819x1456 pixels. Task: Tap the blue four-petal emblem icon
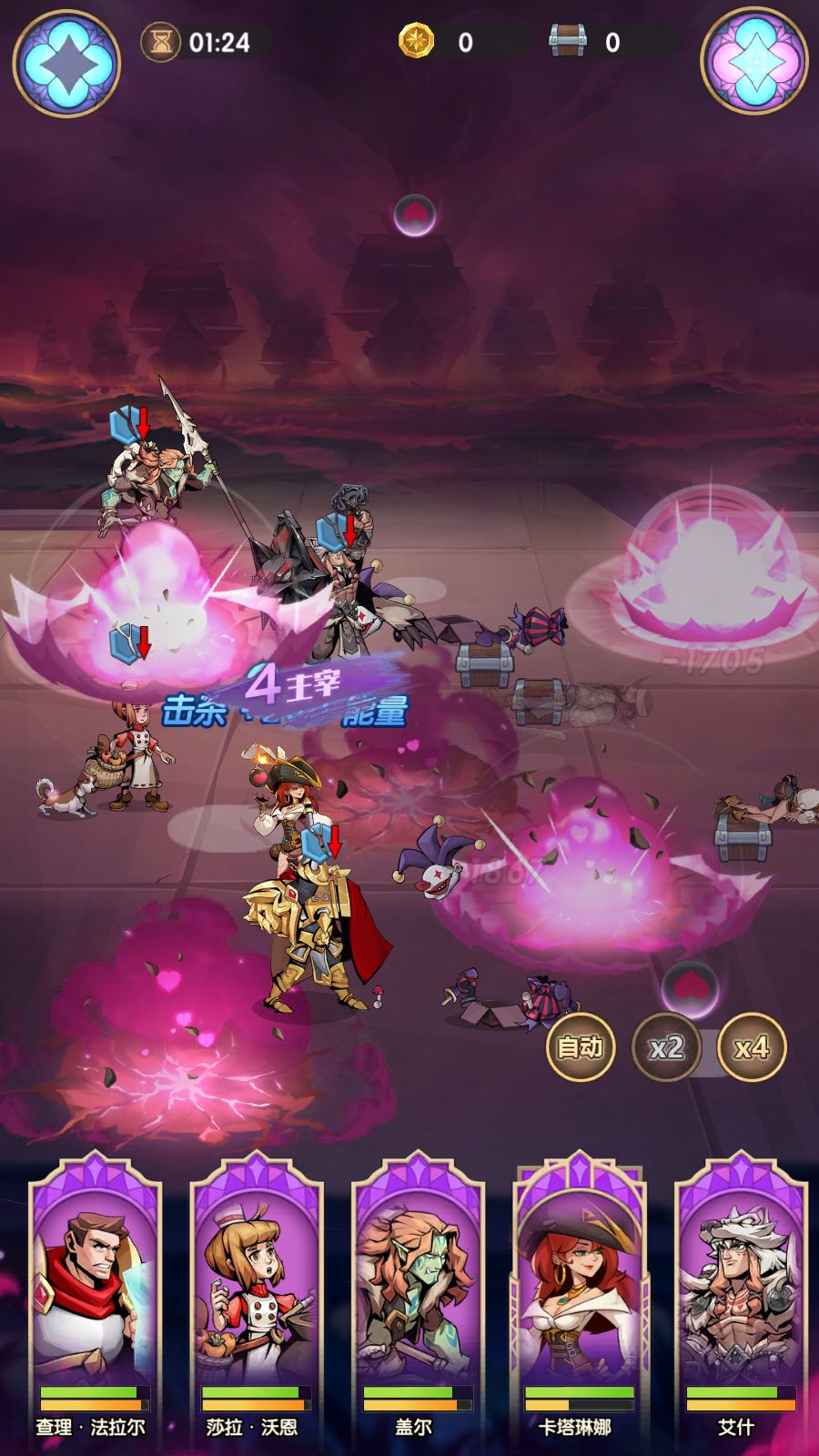pos(66,62)
